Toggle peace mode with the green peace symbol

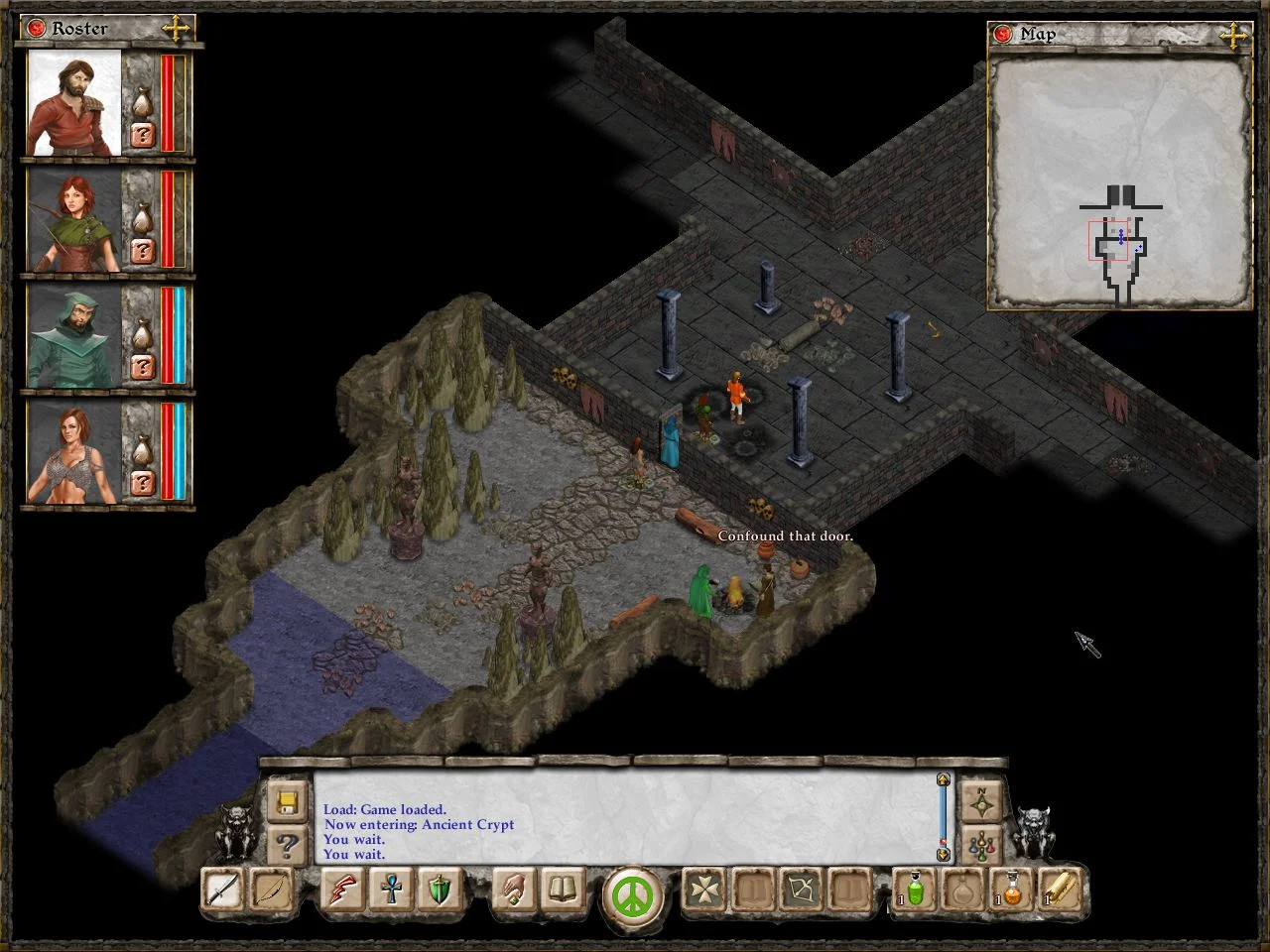point(632,895)
